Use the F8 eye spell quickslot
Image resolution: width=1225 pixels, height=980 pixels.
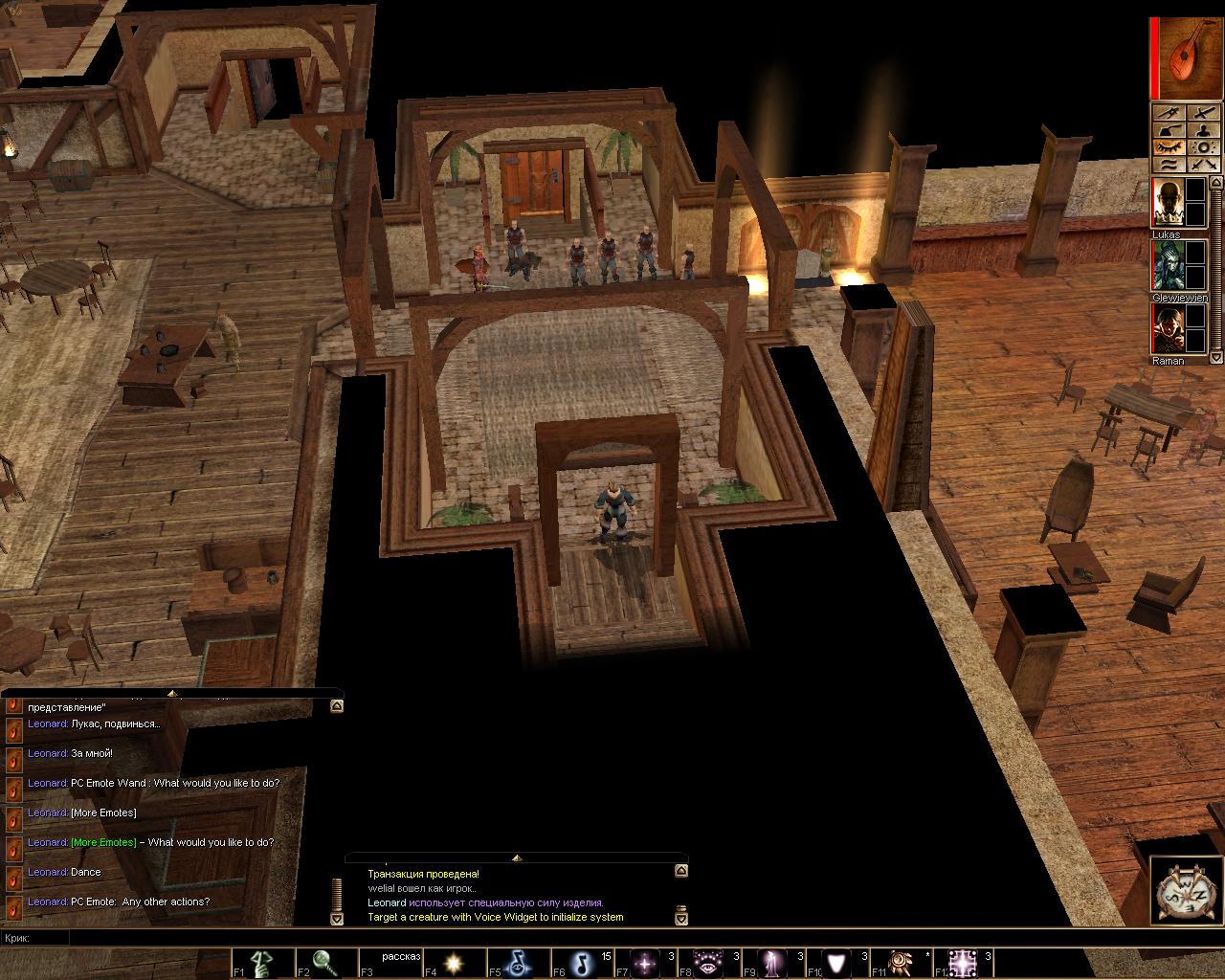(709, 963)
